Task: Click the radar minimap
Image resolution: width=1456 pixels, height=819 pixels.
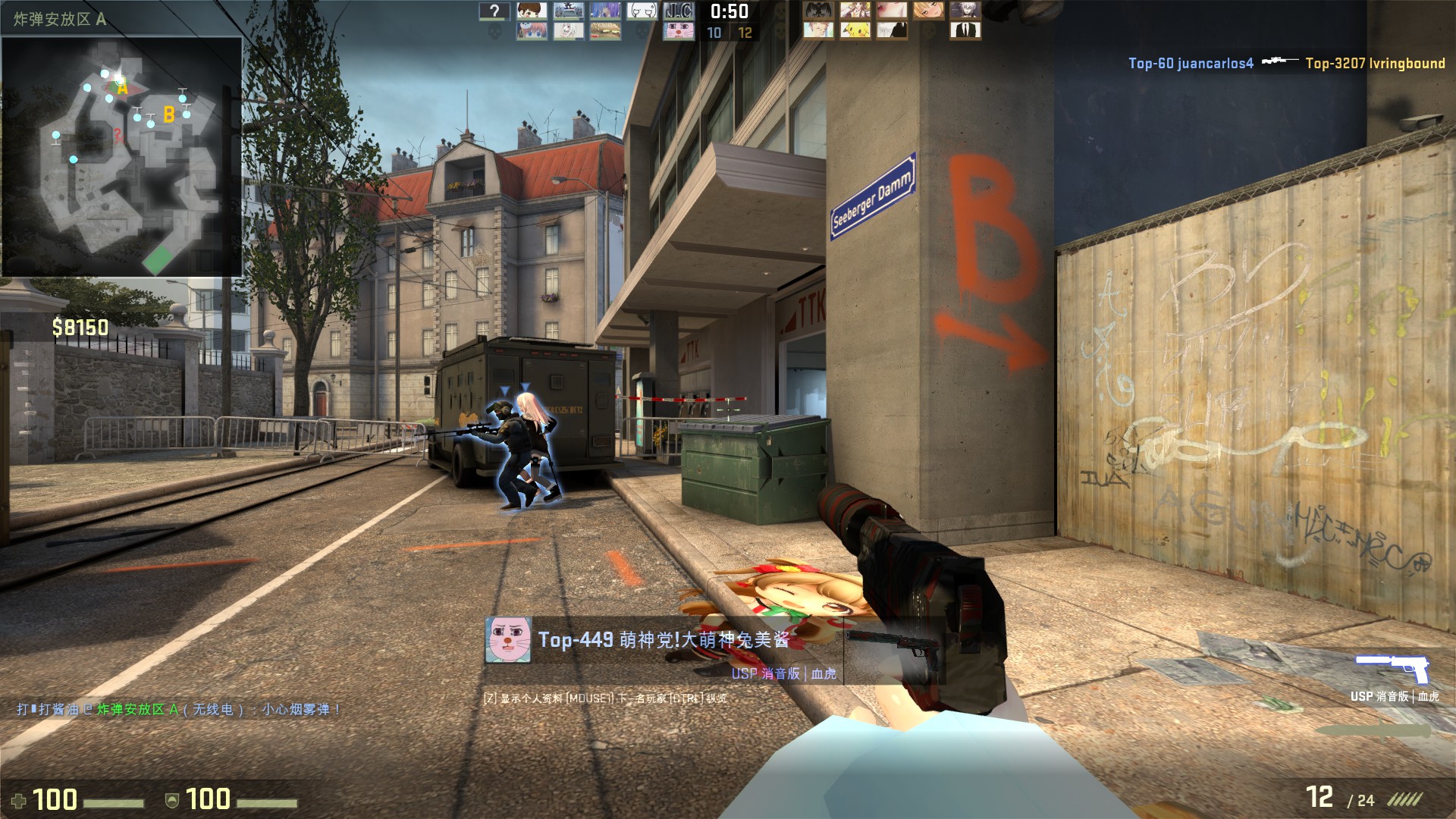Action: 122,156
